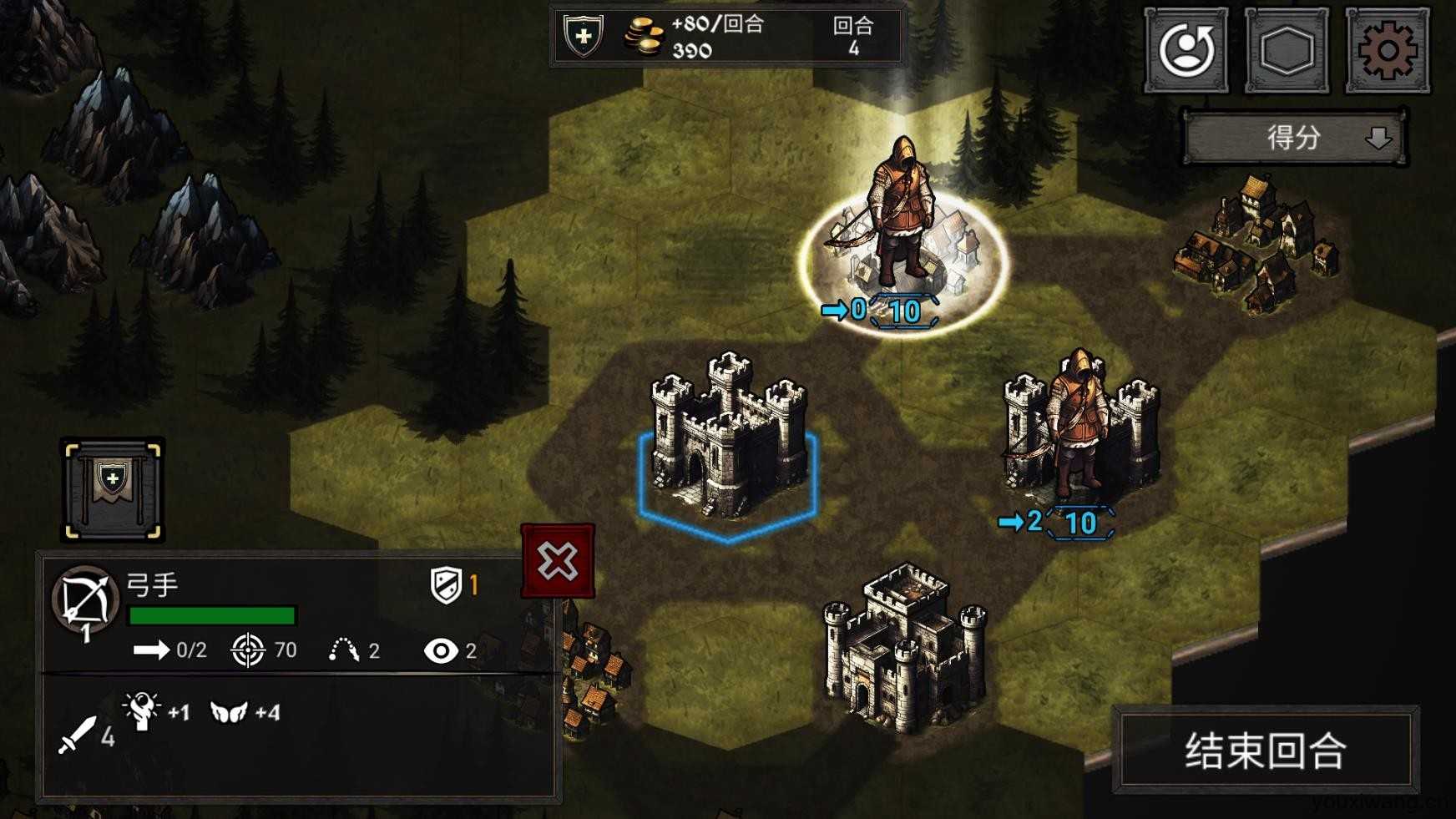
Task: Click the 弓手 archer portrait icon
Action: (x=84, y=600)
